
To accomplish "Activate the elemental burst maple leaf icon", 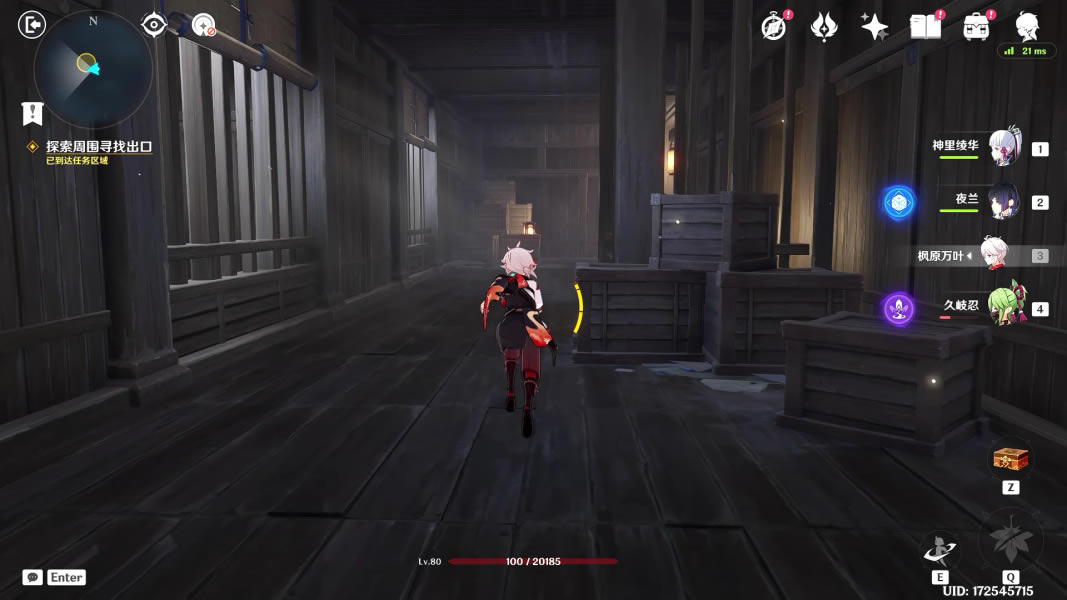I will click(x=1010, y=542).
